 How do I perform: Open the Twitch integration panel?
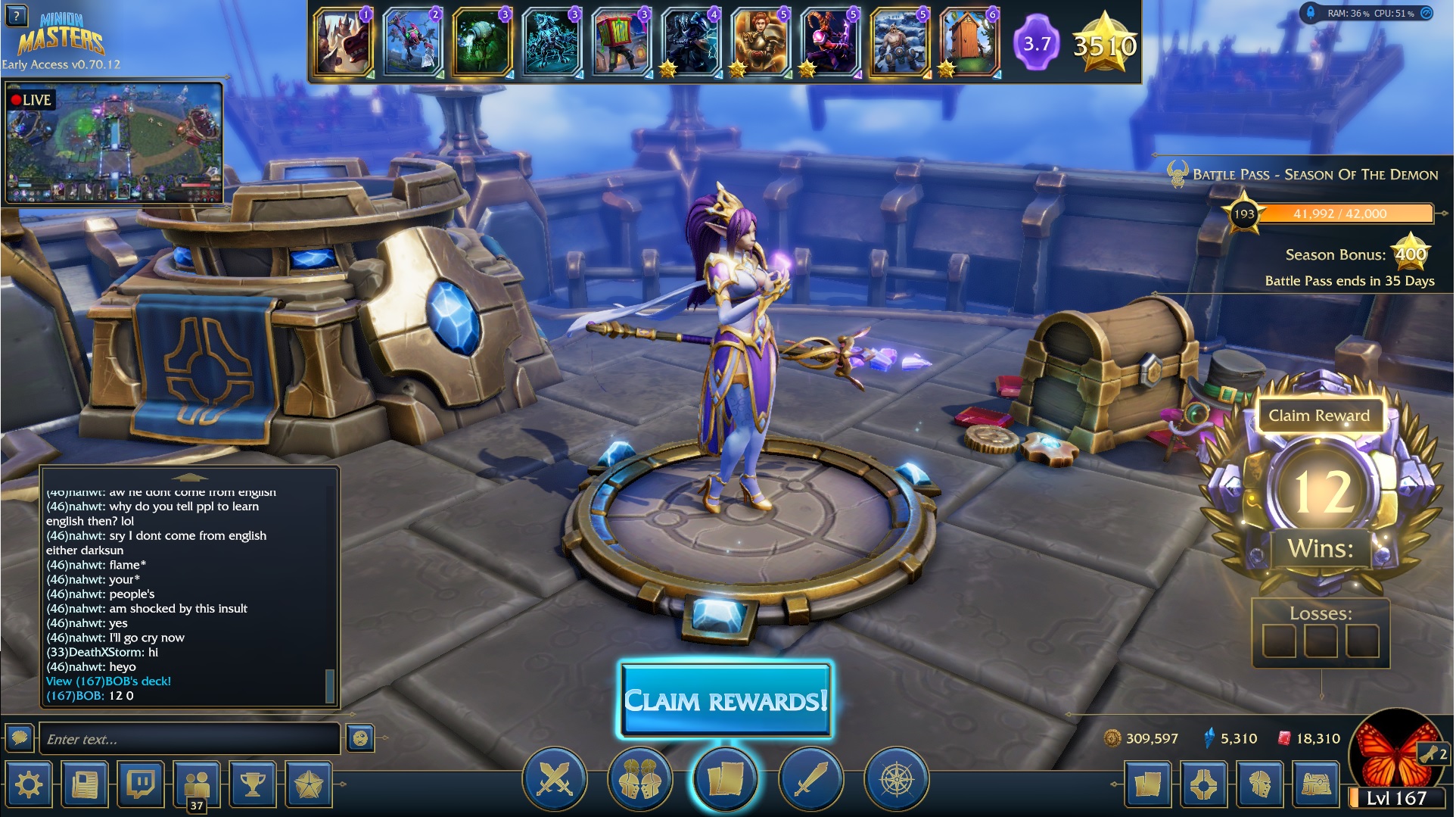(141, 784)
